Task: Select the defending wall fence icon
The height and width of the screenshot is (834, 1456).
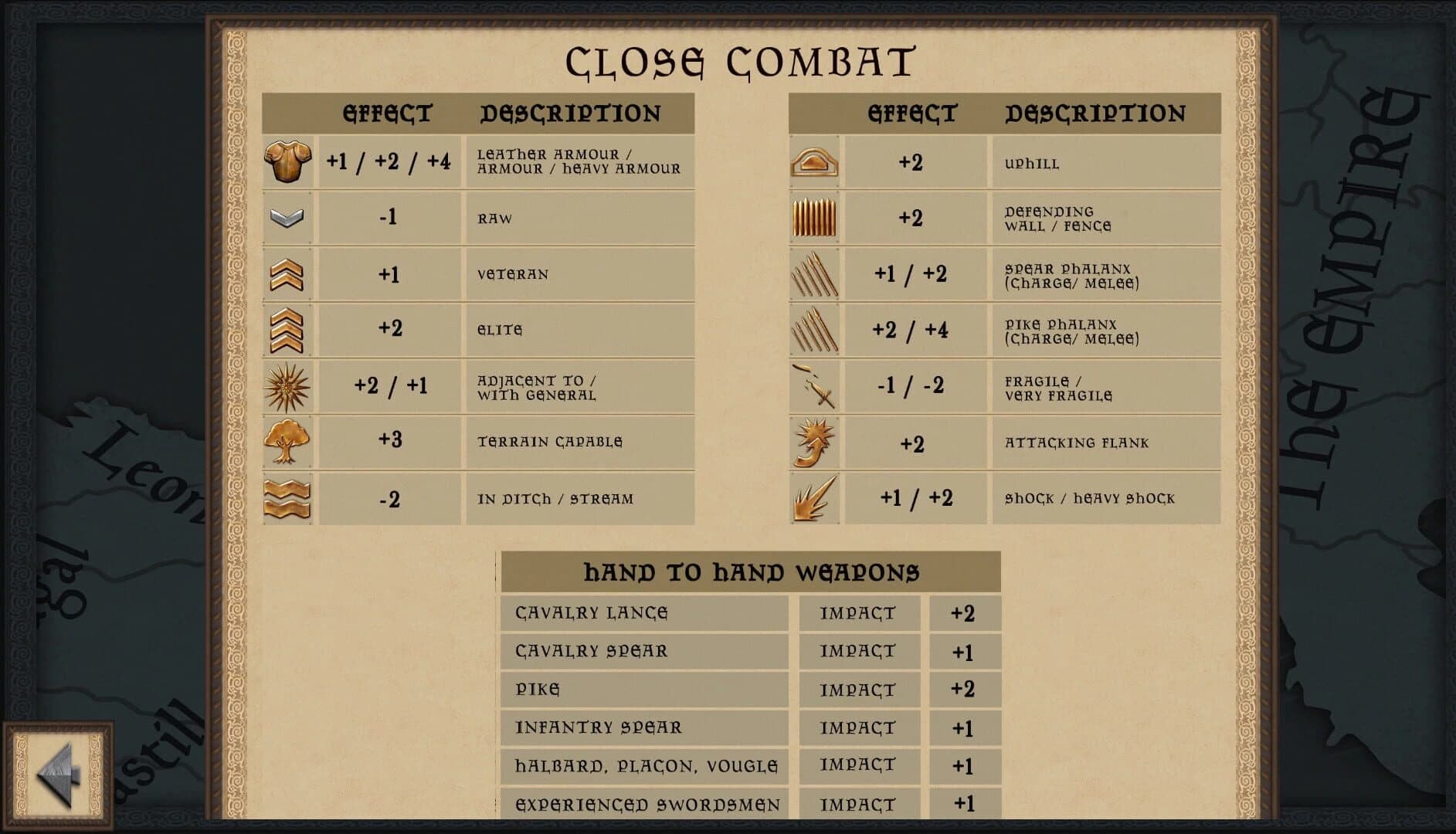Action: click(815, 218)
